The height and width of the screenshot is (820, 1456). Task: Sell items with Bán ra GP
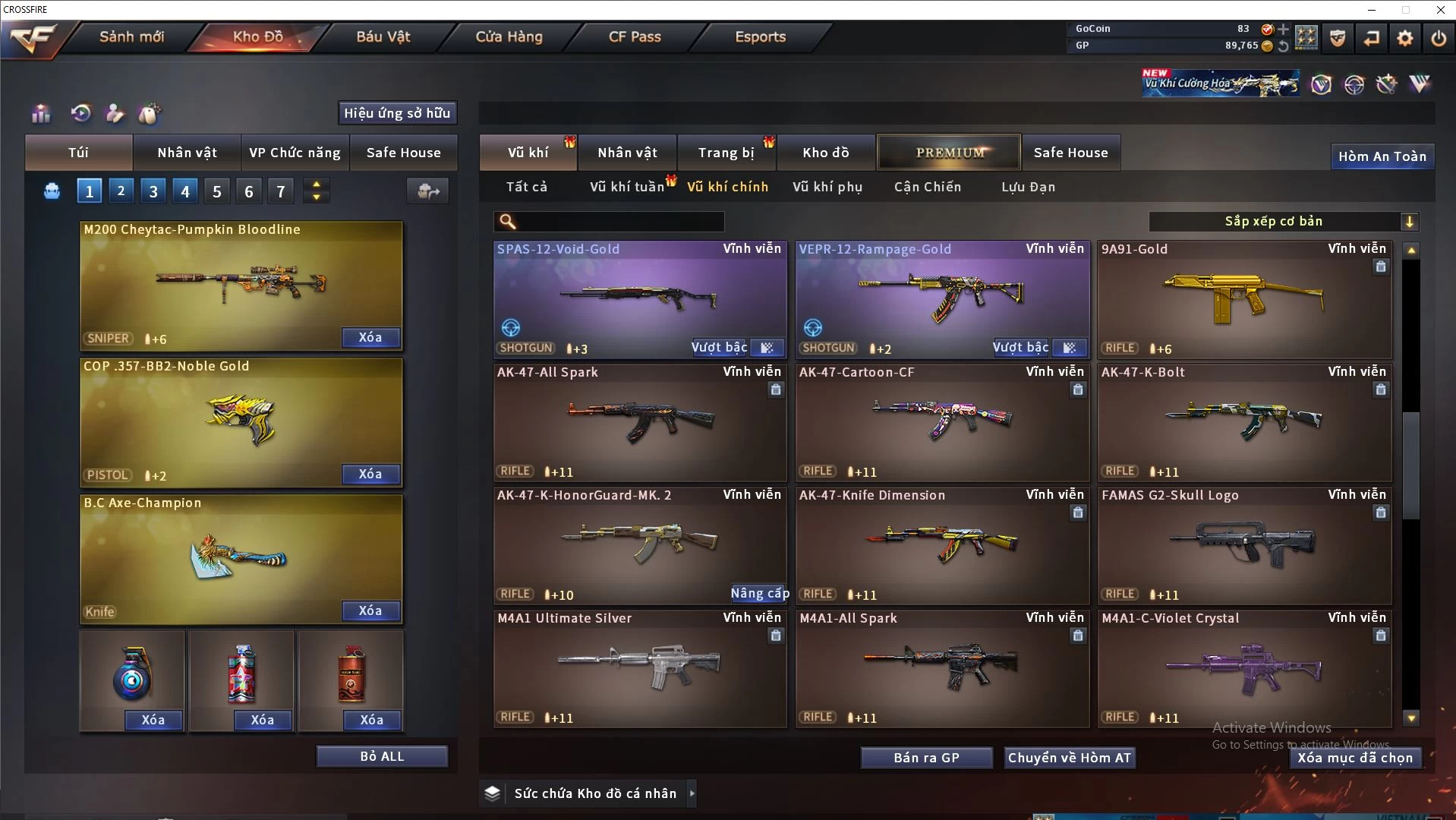[x=926, y=758]
